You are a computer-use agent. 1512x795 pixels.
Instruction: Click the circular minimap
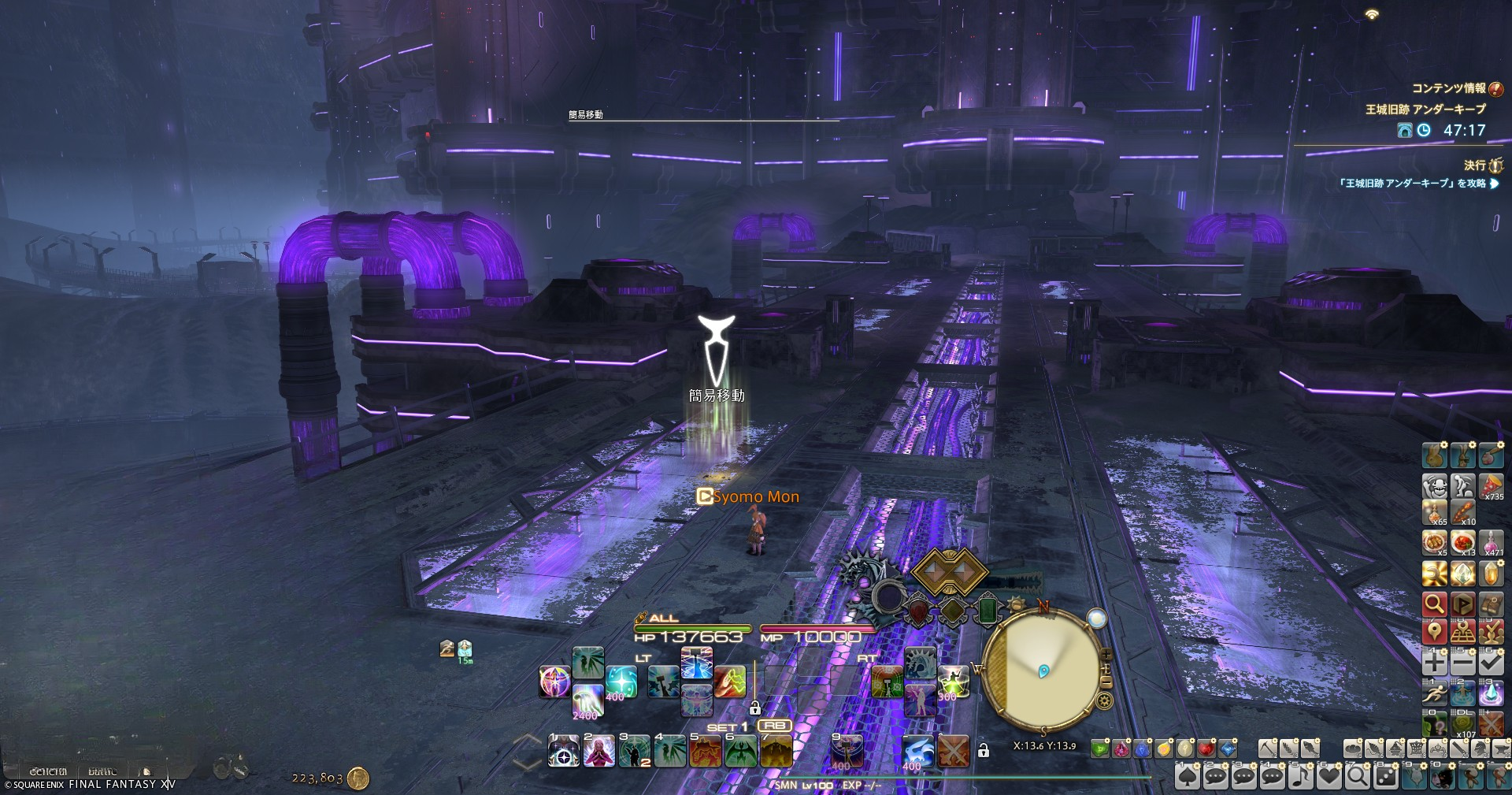coord(1042,671)
